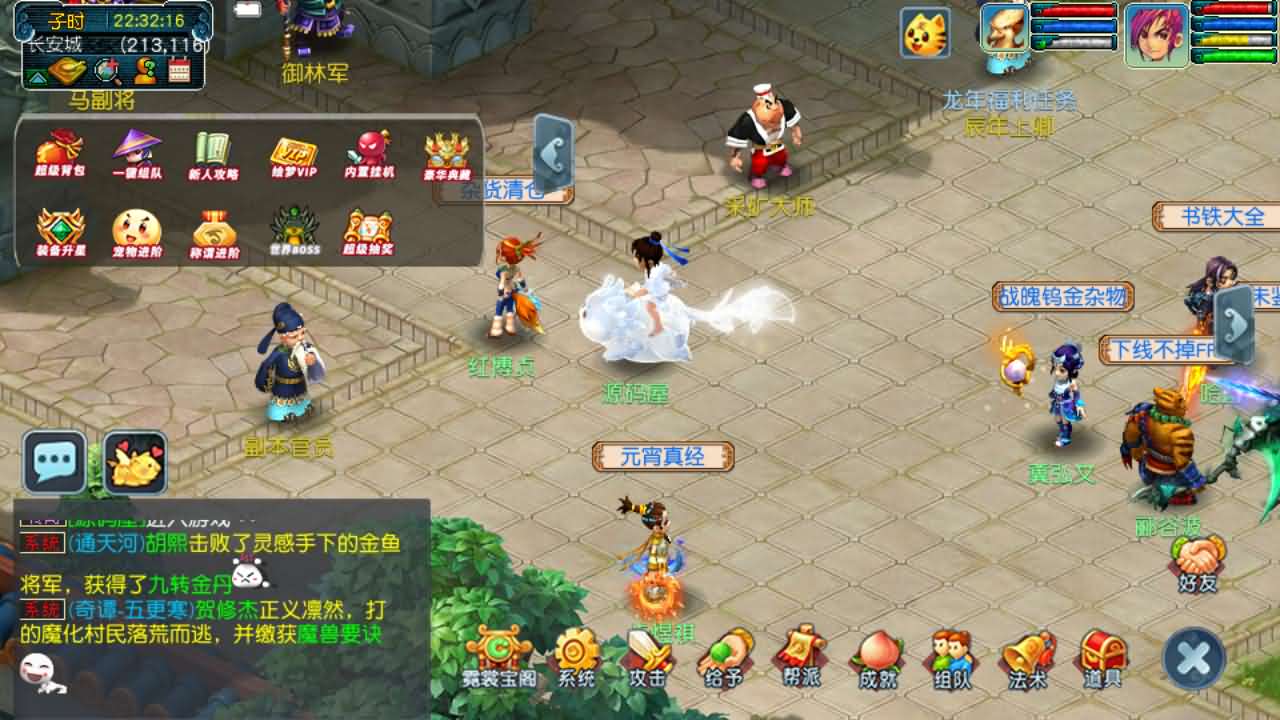Open the 超级背包 red bag icon
Viewport: 1280px width, 720px height.
point(60,154)
